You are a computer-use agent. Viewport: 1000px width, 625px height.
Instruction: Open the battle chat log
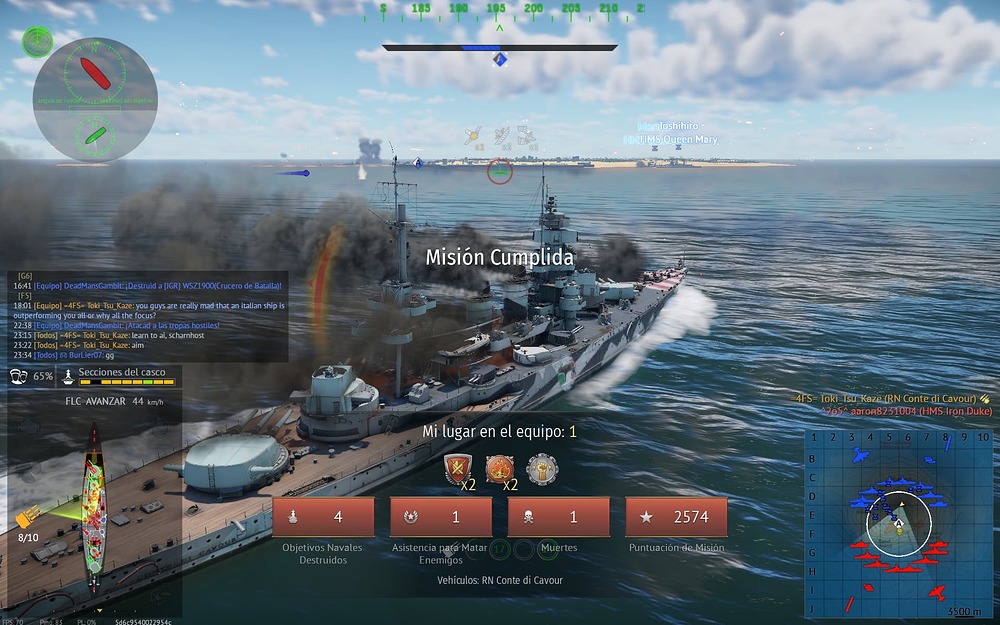tap(148, 316)
